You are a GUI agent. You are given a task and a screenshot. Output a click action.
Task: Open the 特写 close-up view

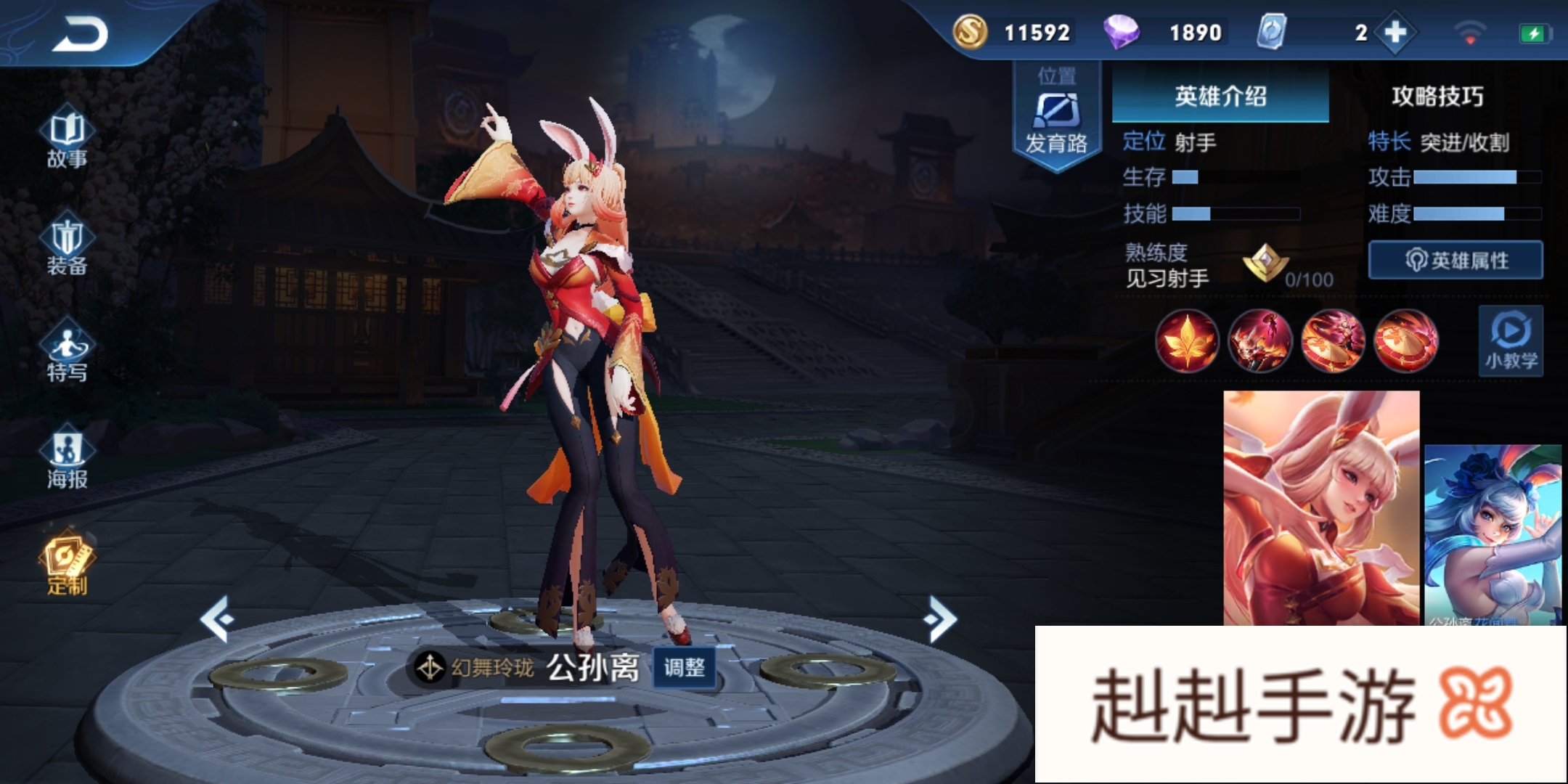[67, 354]
